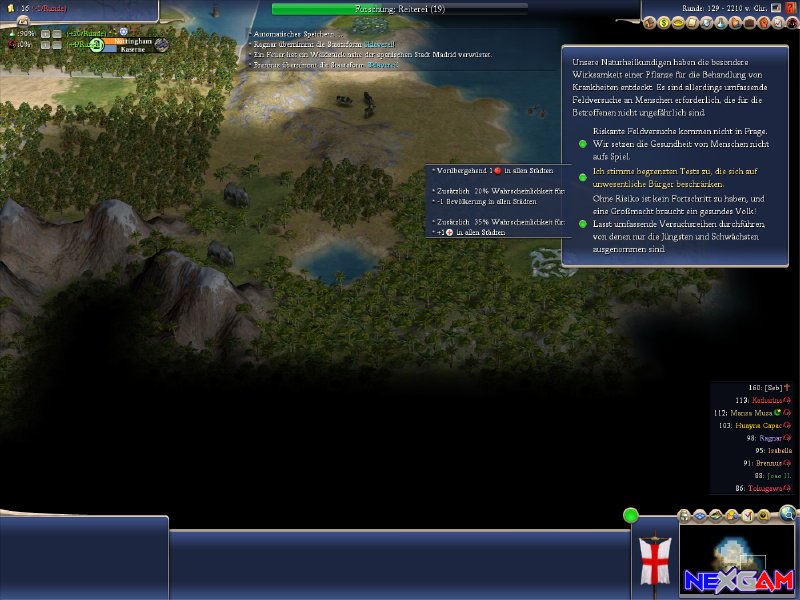
Task: Open the research bar showing Reiterei
Action: pos(400,8)
